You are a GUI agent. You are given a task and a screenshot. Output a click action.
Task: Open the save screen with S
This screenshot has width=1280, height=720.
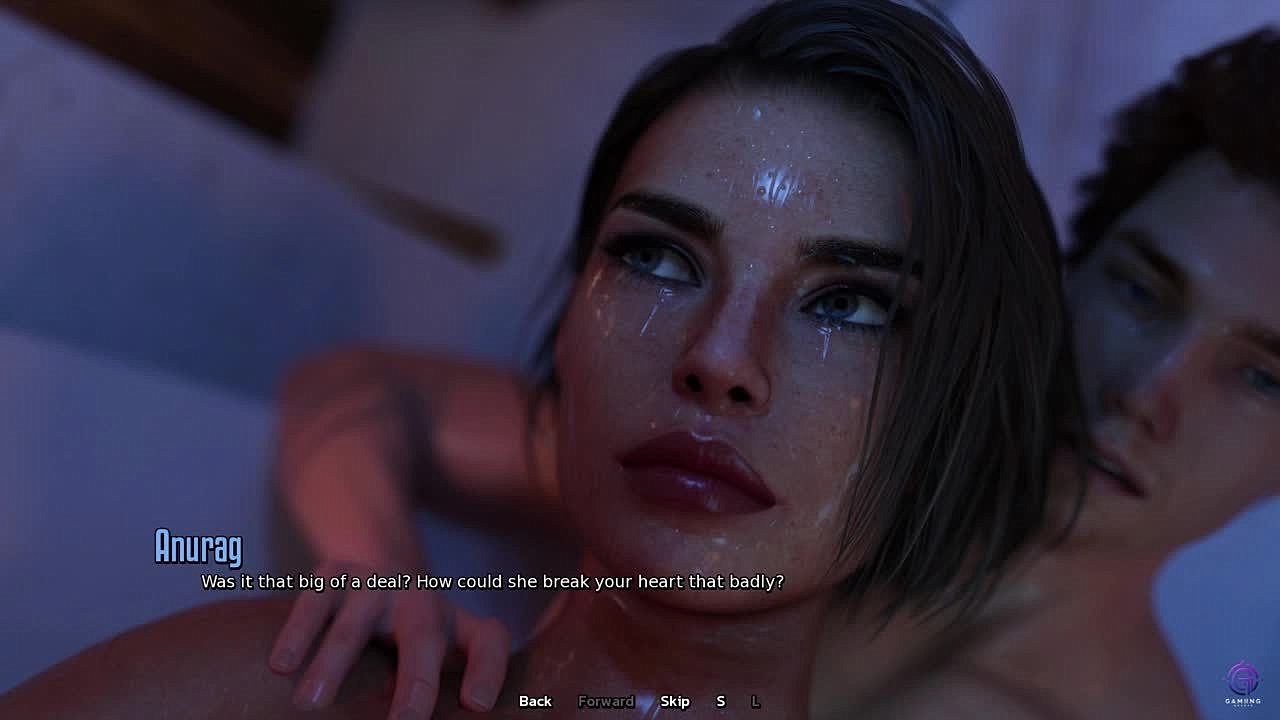point(720,701)
